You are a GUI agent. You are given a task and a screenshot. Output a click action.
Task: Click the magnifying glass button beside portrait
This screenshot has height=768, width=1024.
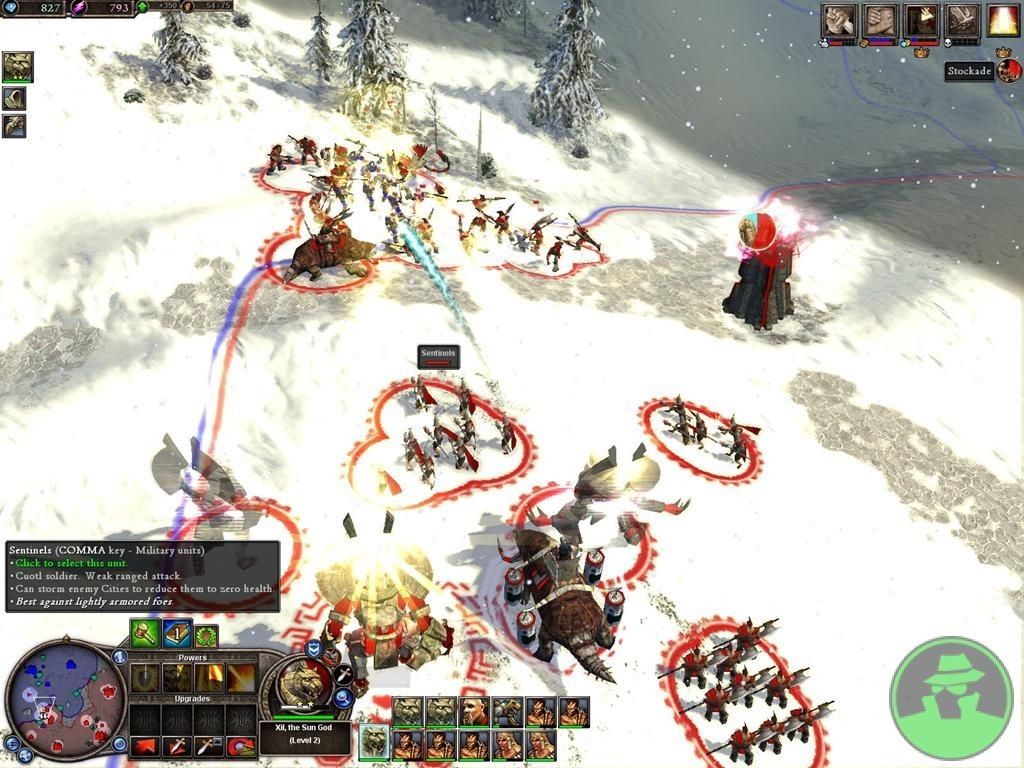[x=343, y=698]
